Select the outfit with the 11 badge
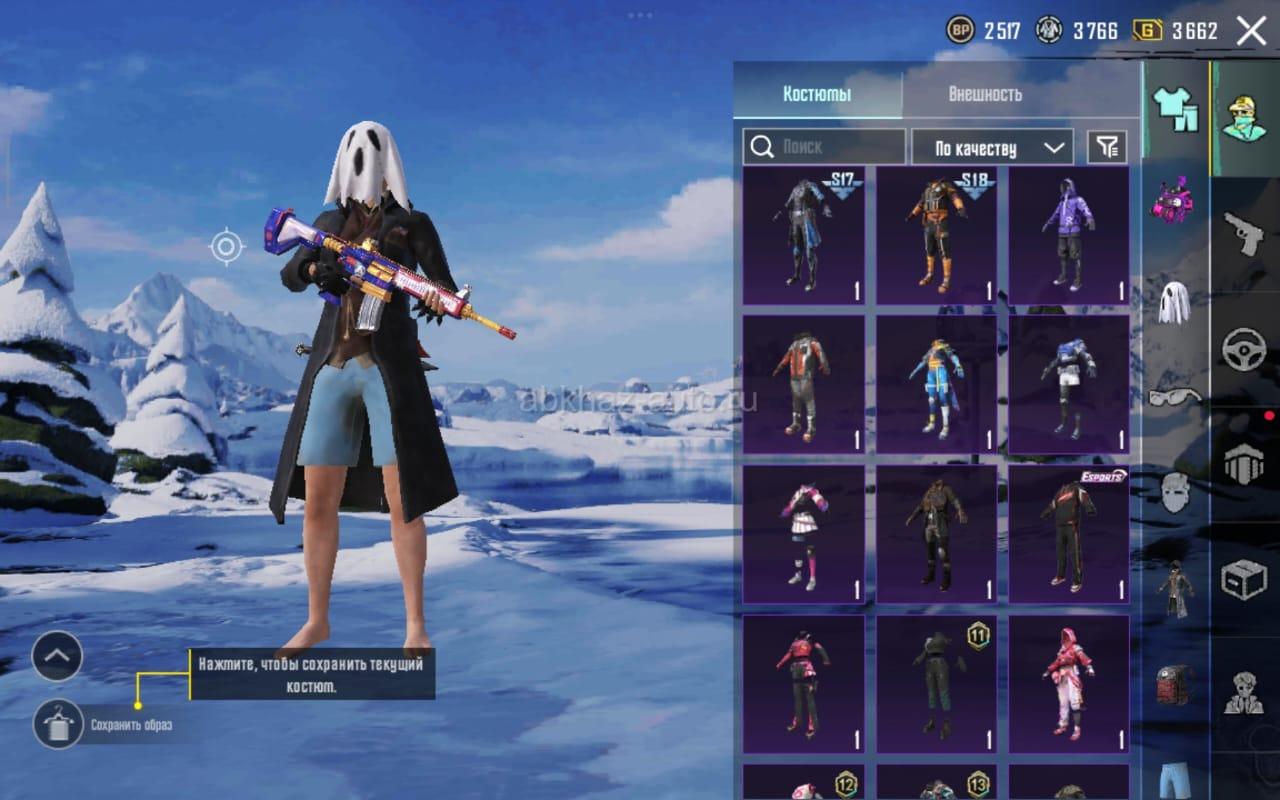1280x800 pixels. pos(937,684)
